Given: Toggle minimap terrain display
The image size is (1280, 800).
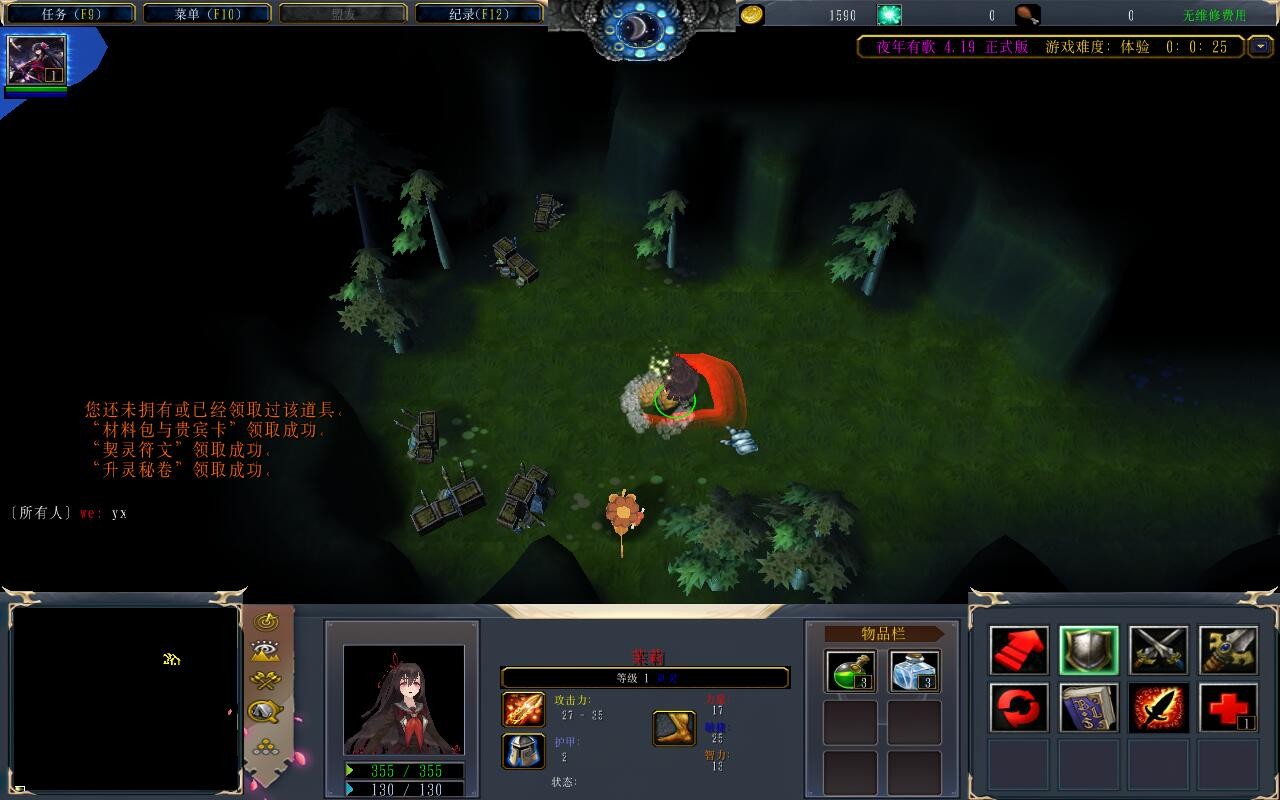Looking at the screenshot, I should (x=266, y=652).
